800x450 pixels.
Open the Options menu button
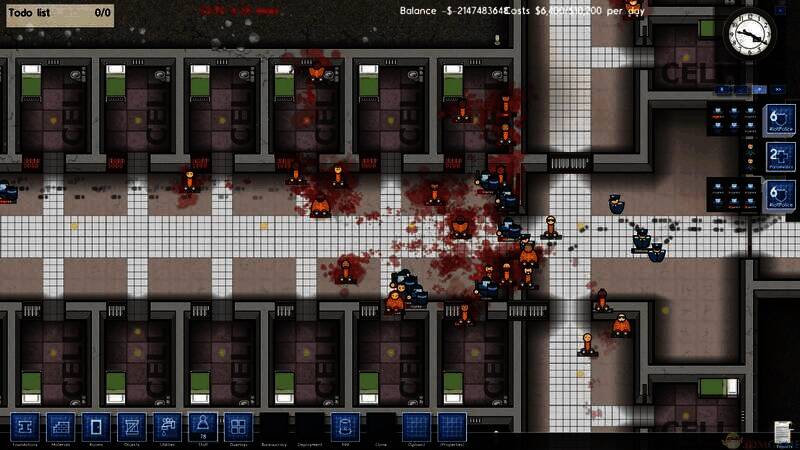415,427
